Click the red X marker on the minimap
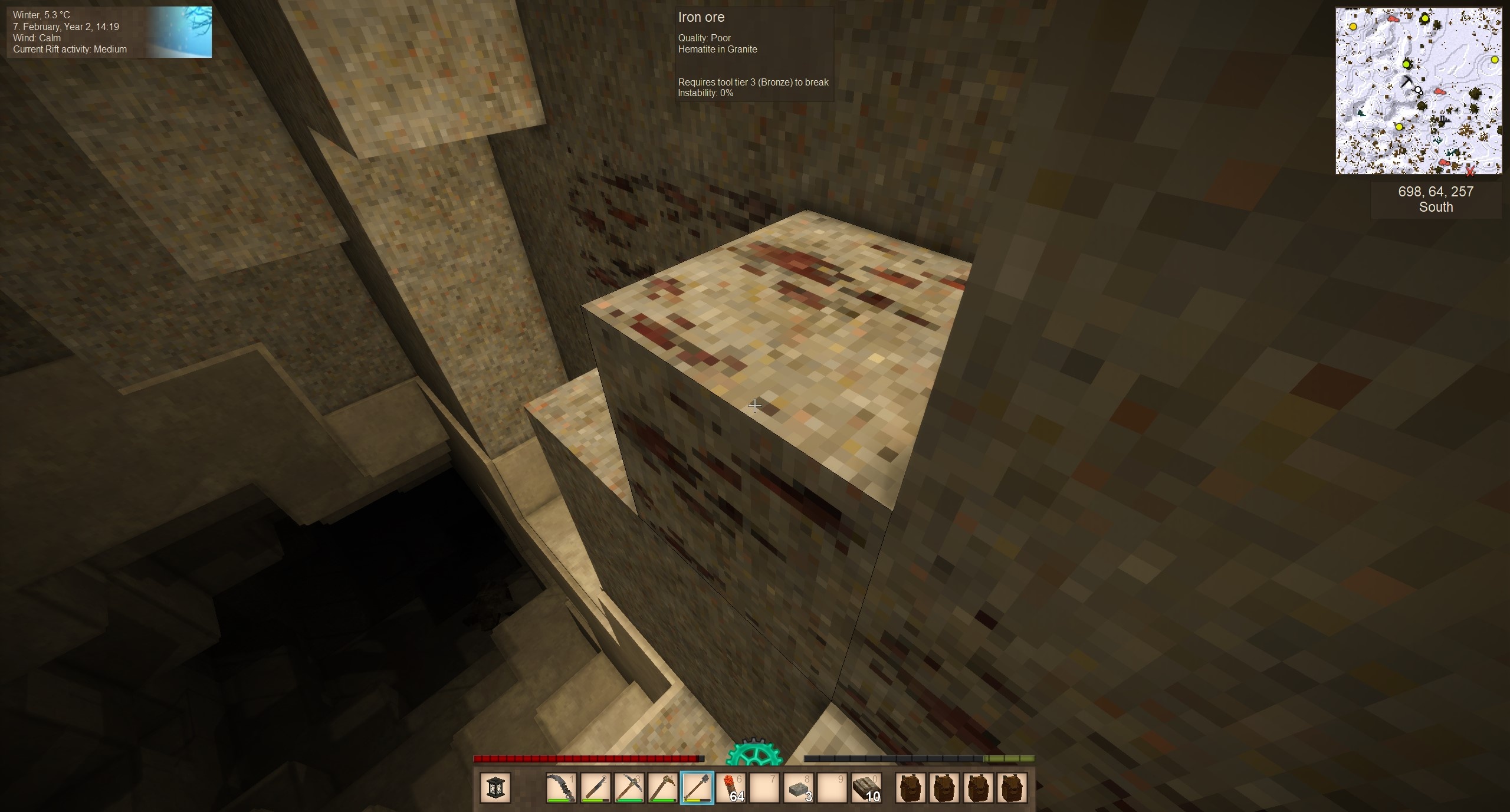Screen dimensions: 1510x812 point(1470,171)
